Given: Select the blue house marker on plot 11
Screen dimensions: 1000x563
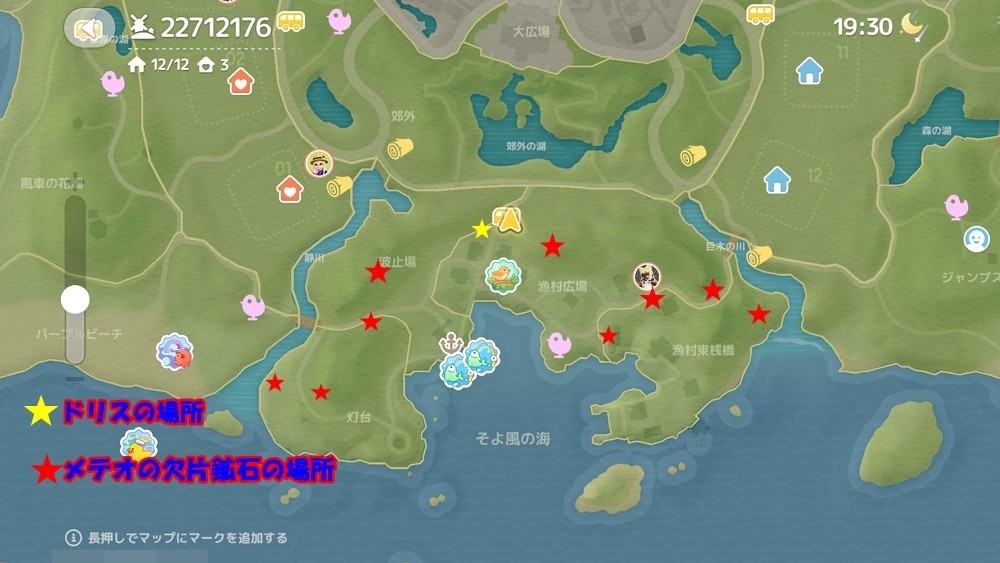Looking at the screenshot, I should [x=809, y=71].
